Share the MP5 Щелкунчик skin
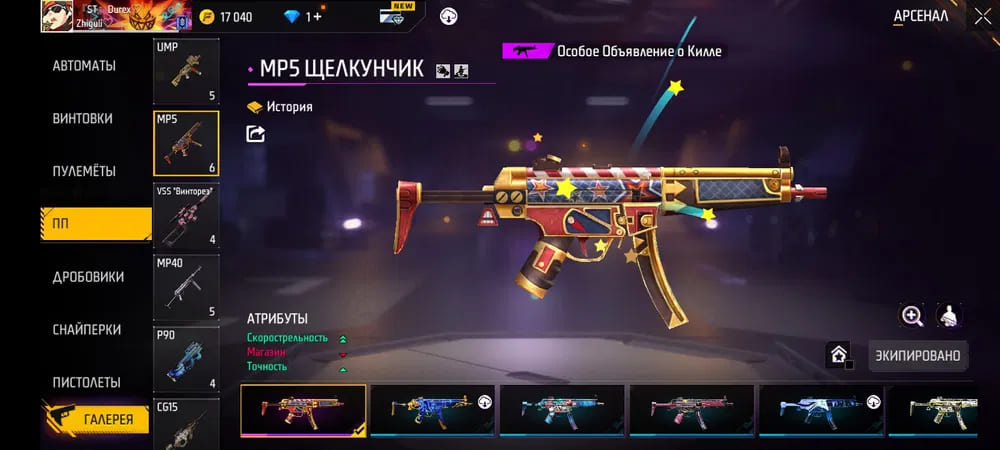The width and height of the screenshot is (1000, 450). click(x=256, y=133)
